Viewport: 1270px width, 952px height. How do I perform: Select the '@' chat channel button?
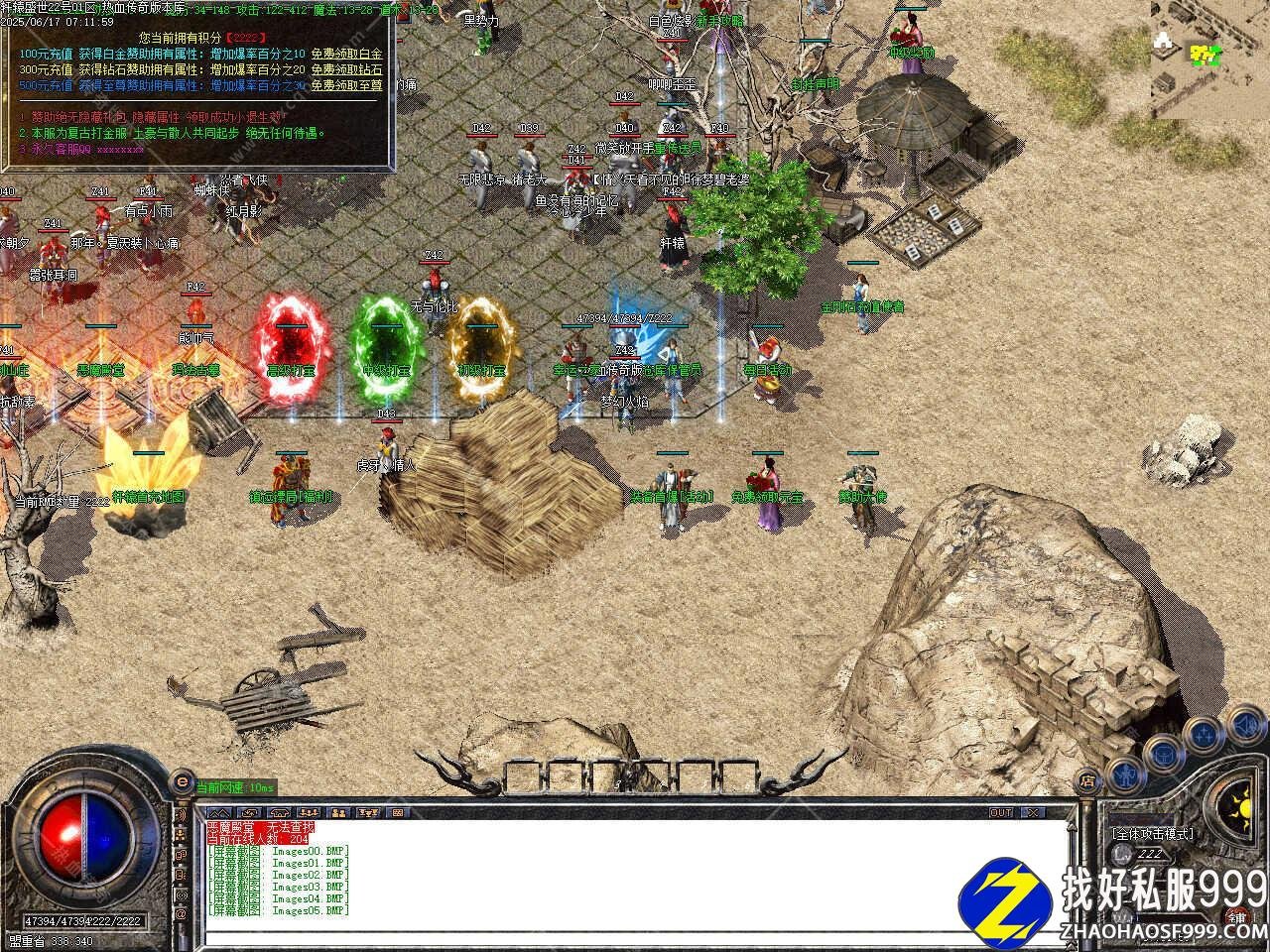point(182,913)
